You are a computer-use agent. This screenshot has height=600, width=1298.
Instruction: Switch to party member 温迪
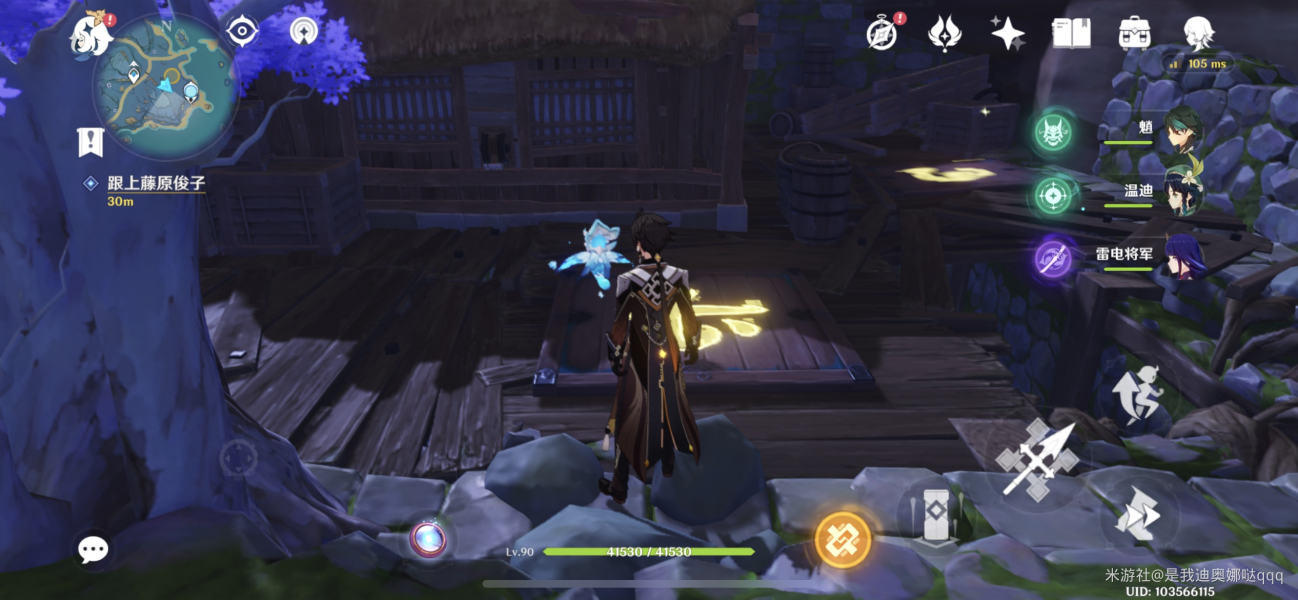point(1184,192)
